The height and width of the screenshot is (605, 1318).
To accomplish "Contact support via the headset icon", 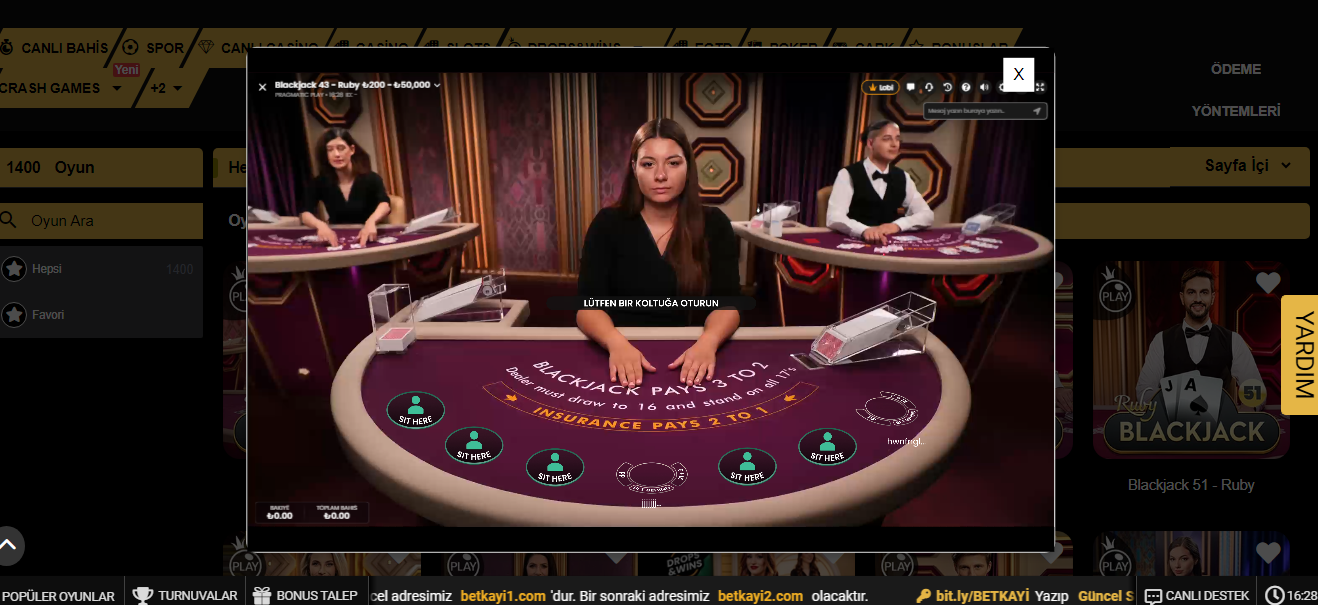I will pos(929,87).
